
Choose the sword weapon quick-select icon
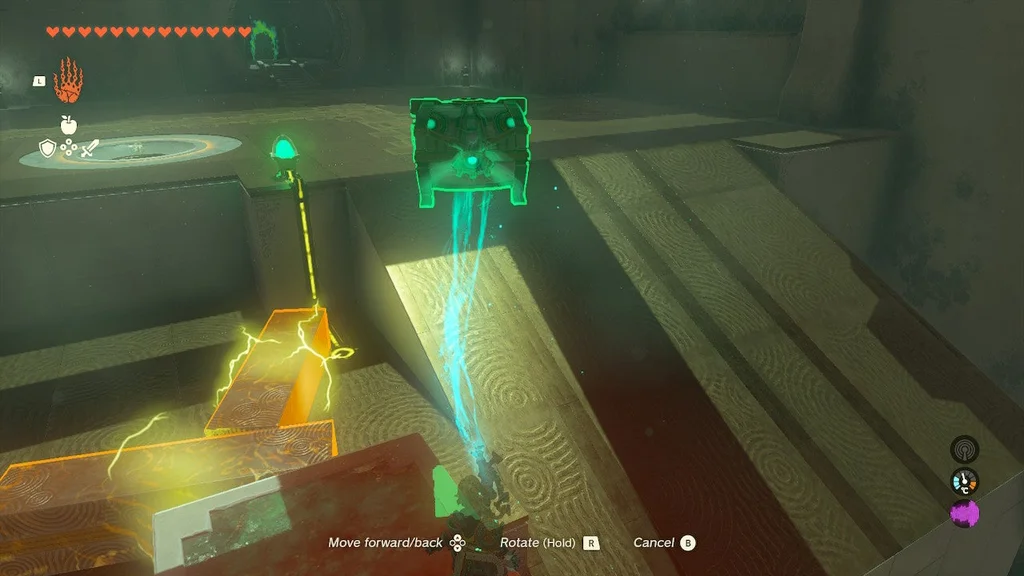pyautogui.click(x=89, y=149)
